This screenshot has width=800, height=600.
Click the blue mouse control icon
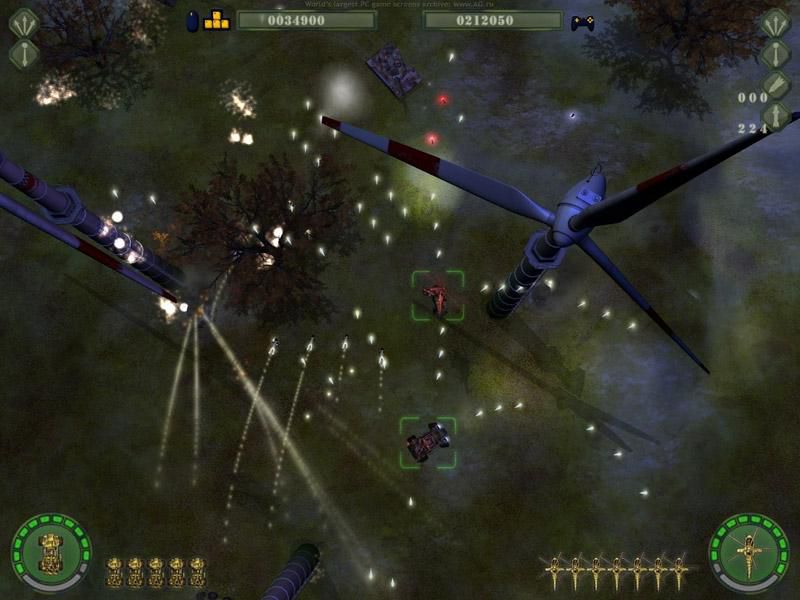[x=193, y=21]
